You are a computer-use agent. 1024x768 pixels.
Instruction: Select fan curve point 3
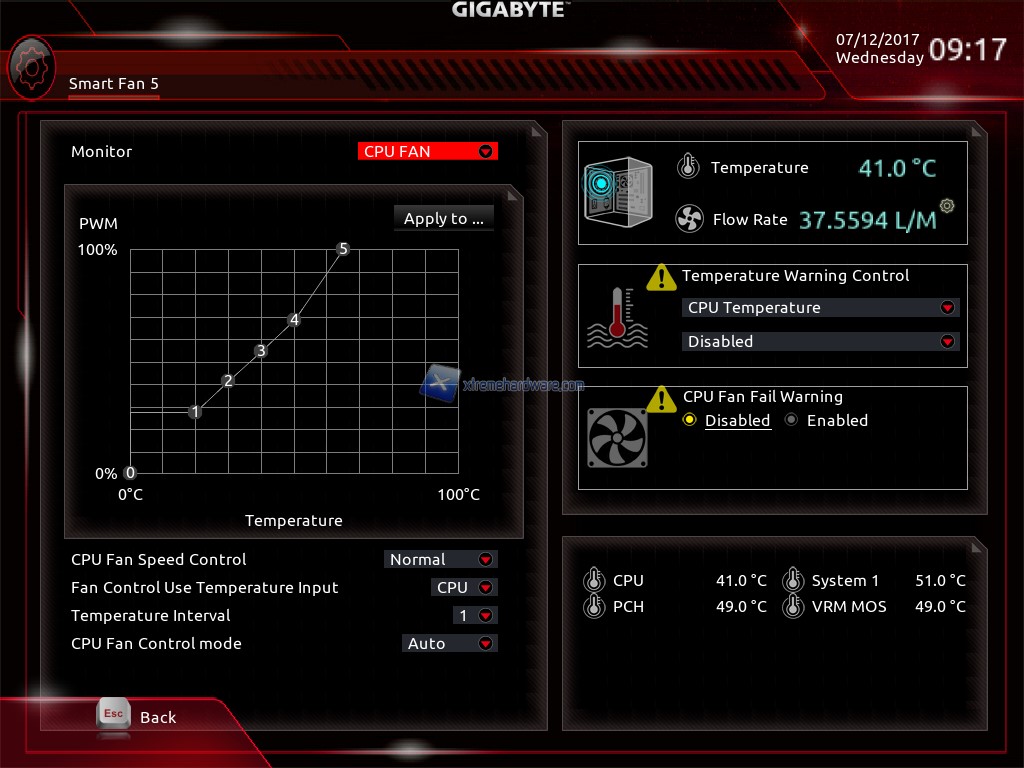[261, 351]
